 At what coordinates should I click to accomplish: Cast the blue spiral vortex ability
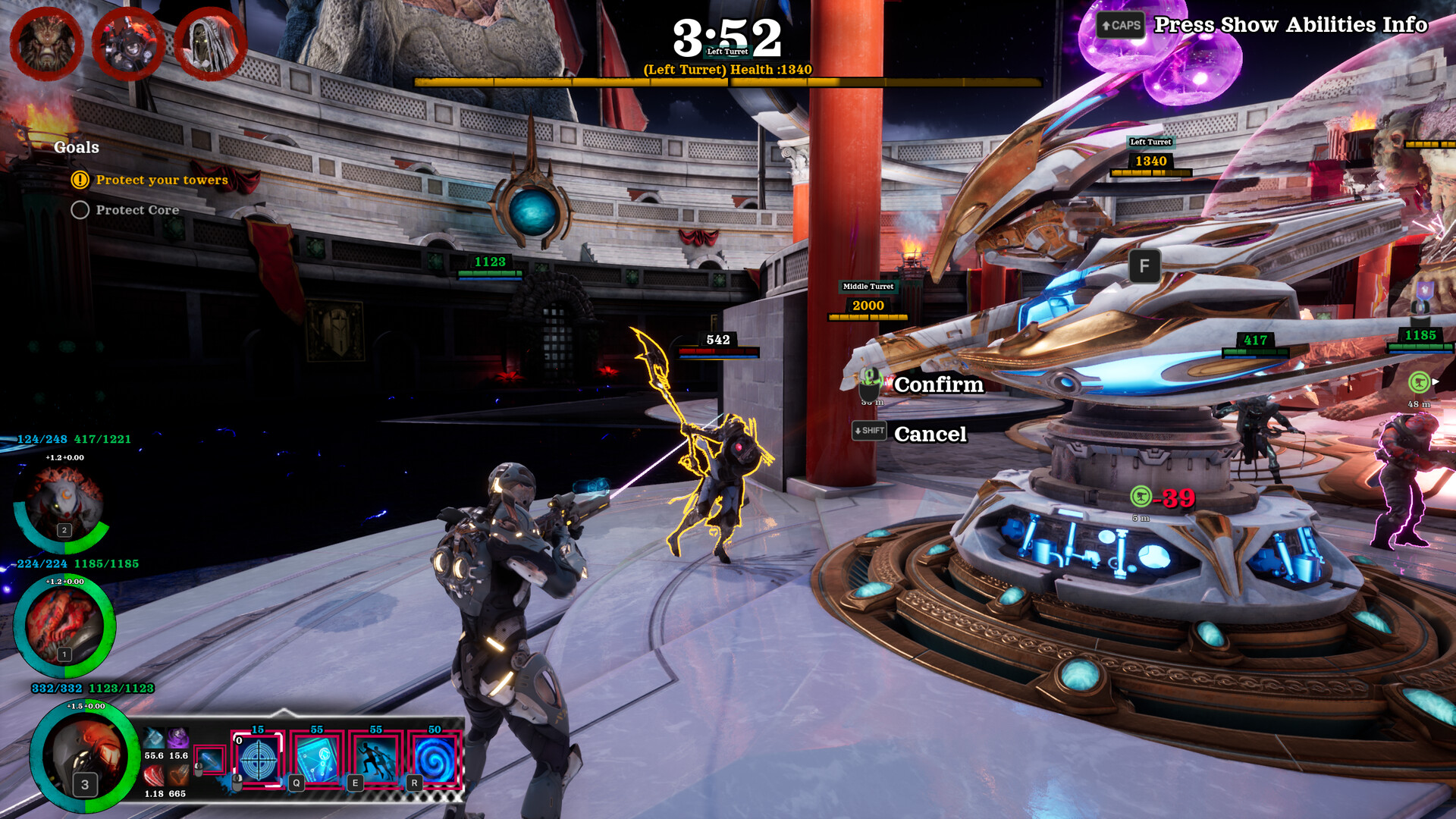point(435,759)
